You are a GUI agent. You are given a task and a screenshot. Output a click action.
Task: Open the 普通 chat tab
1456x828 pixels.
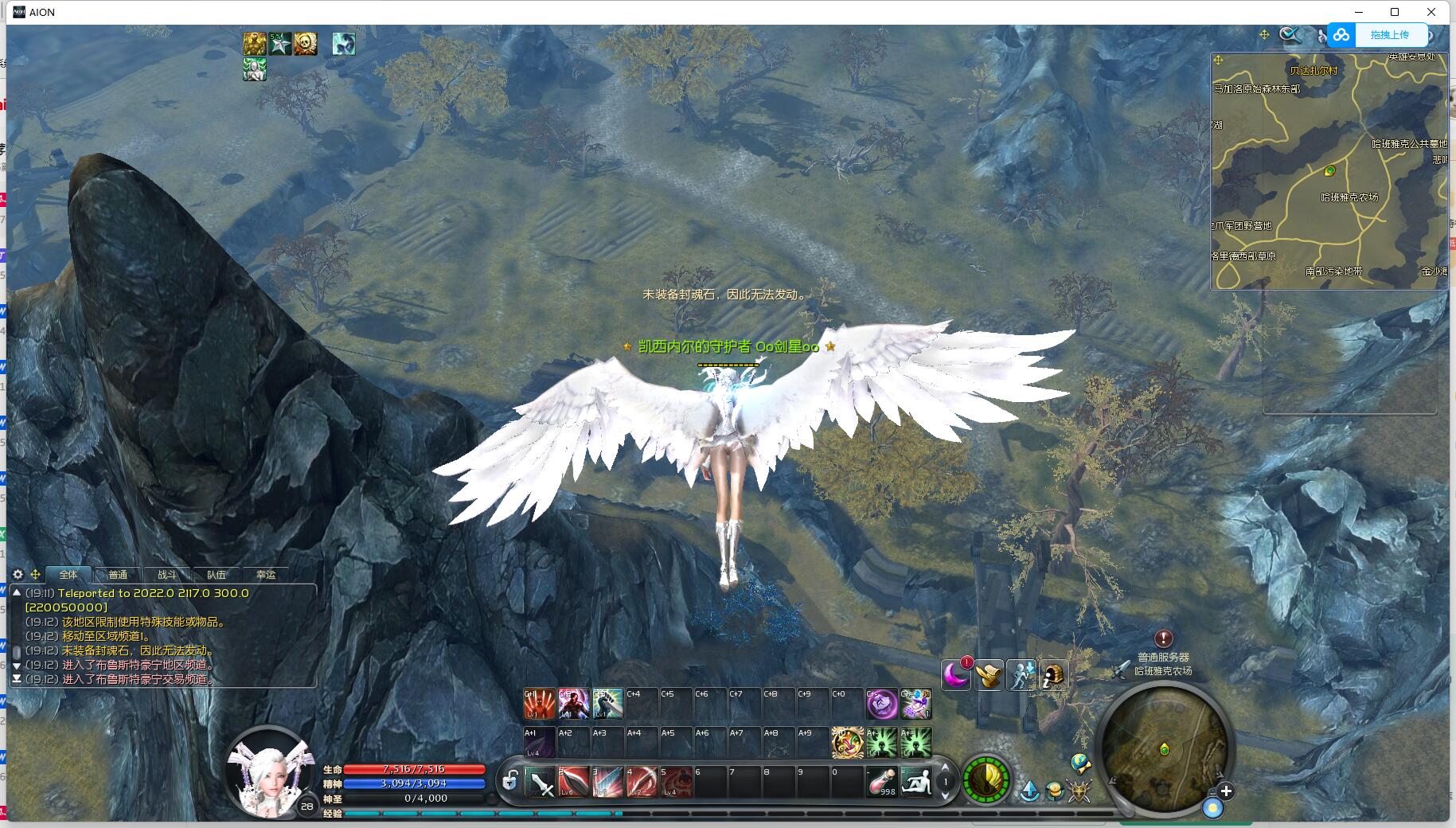(118, 575)
